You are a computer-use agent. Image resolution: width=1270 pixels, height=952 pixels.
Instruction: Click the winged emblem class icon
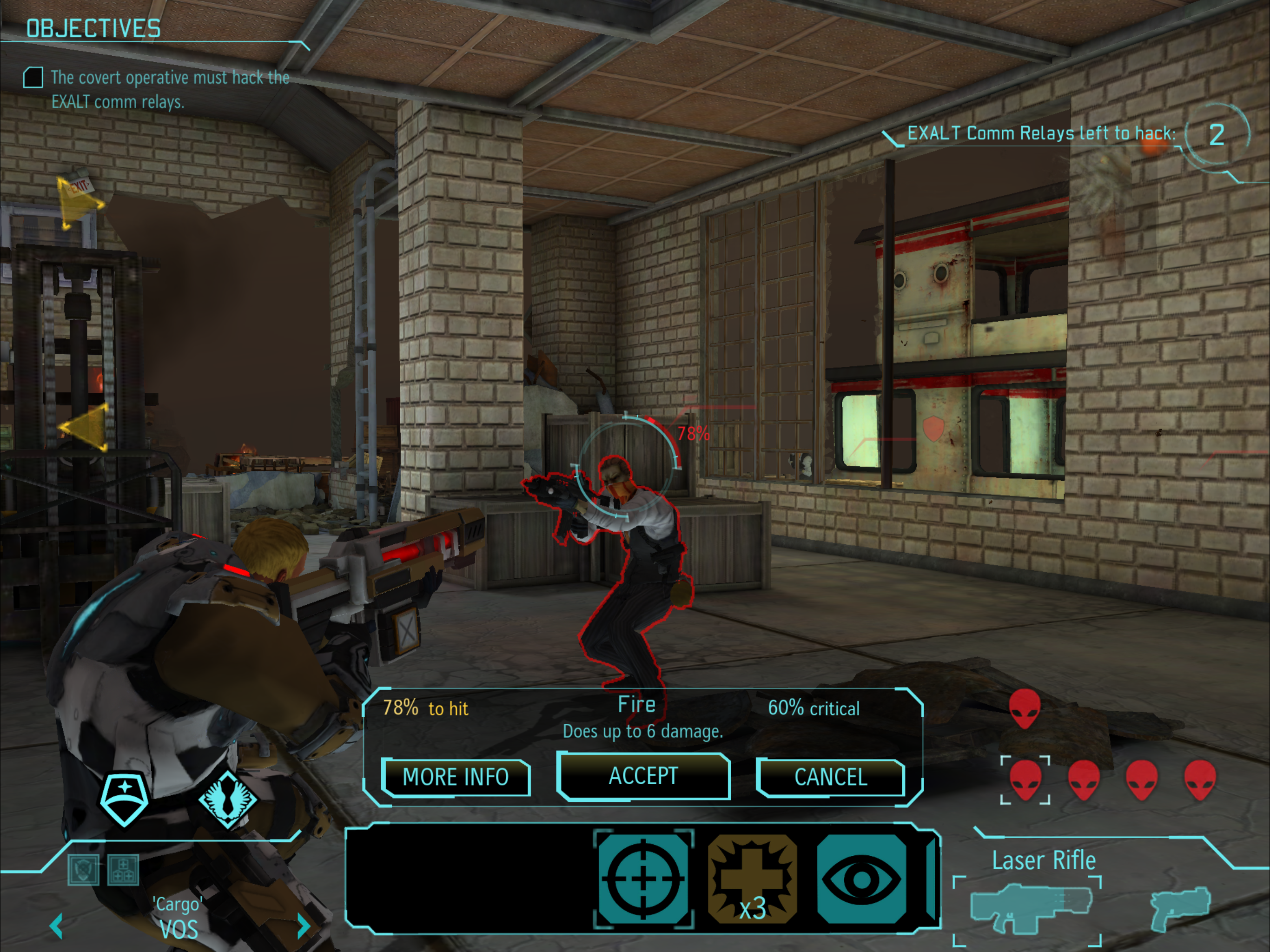(x=228, y=799)
